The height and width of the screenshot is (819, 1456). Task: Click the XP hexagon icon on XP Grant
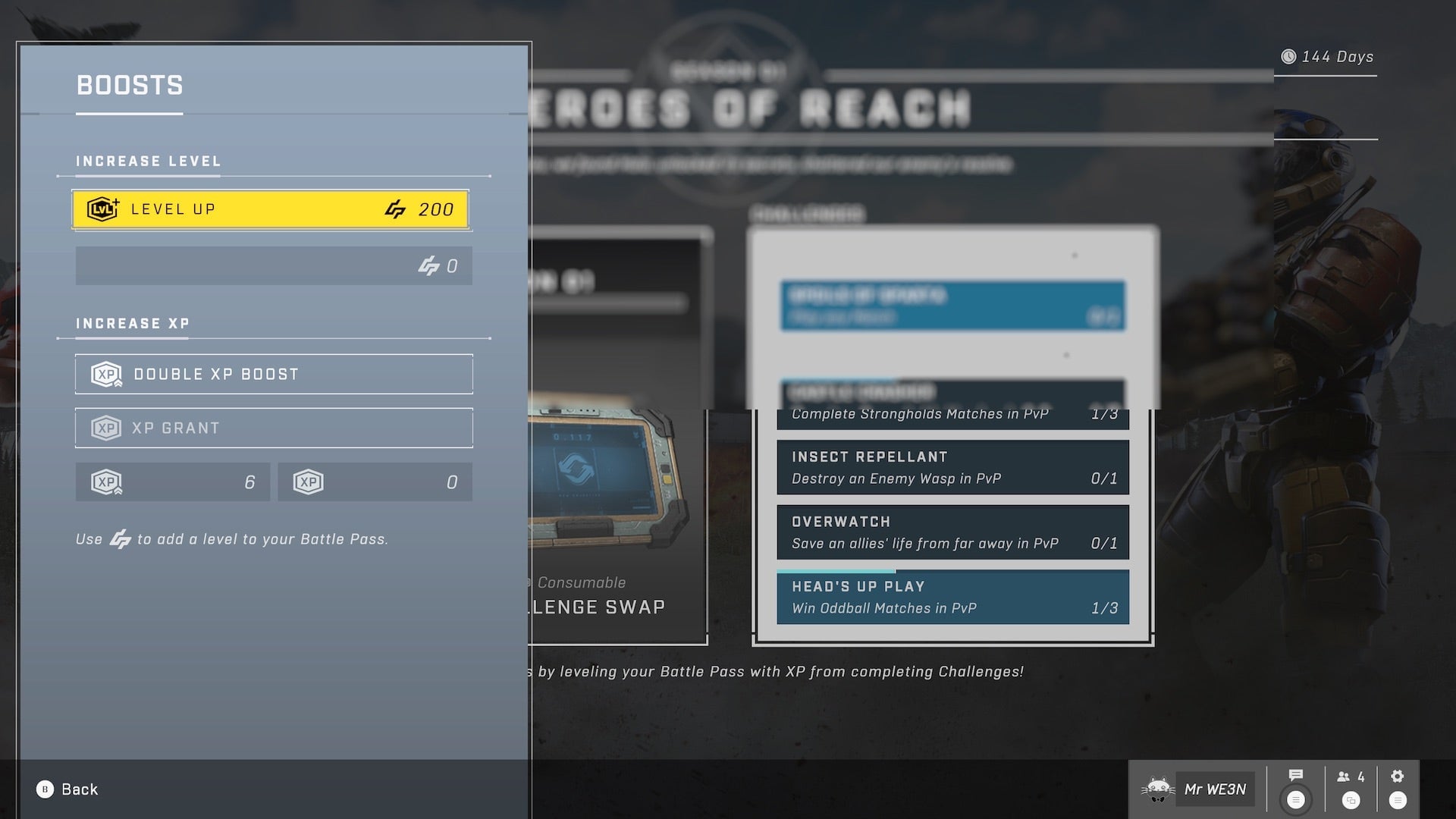tap(106, 428)
